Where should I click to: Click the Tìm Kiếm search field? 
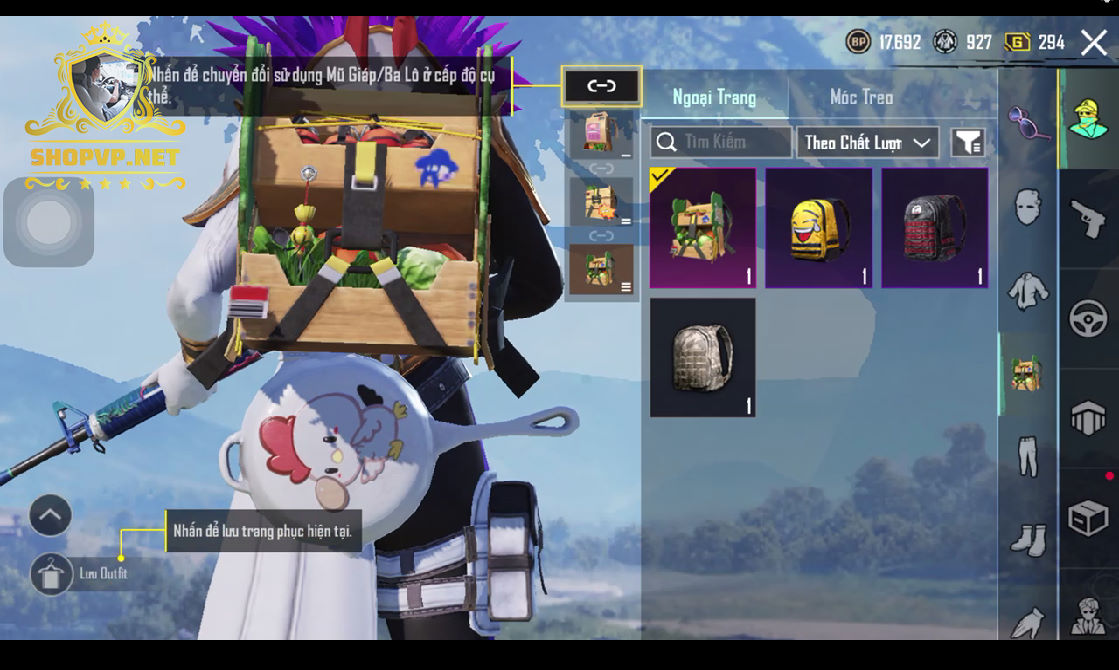(721, 142)
